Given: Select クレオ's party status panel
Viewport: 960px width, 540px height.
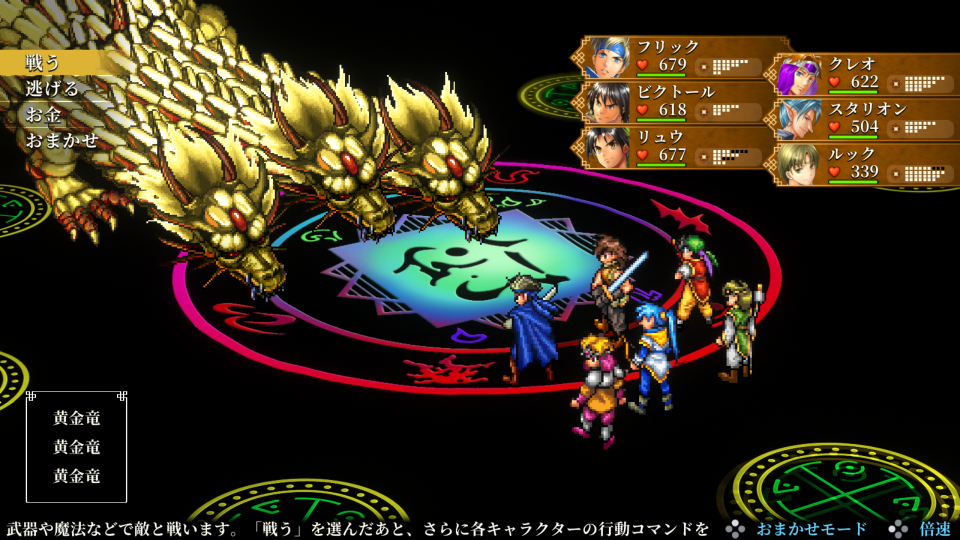Looking at the screenshot, I should coord(866,73).
